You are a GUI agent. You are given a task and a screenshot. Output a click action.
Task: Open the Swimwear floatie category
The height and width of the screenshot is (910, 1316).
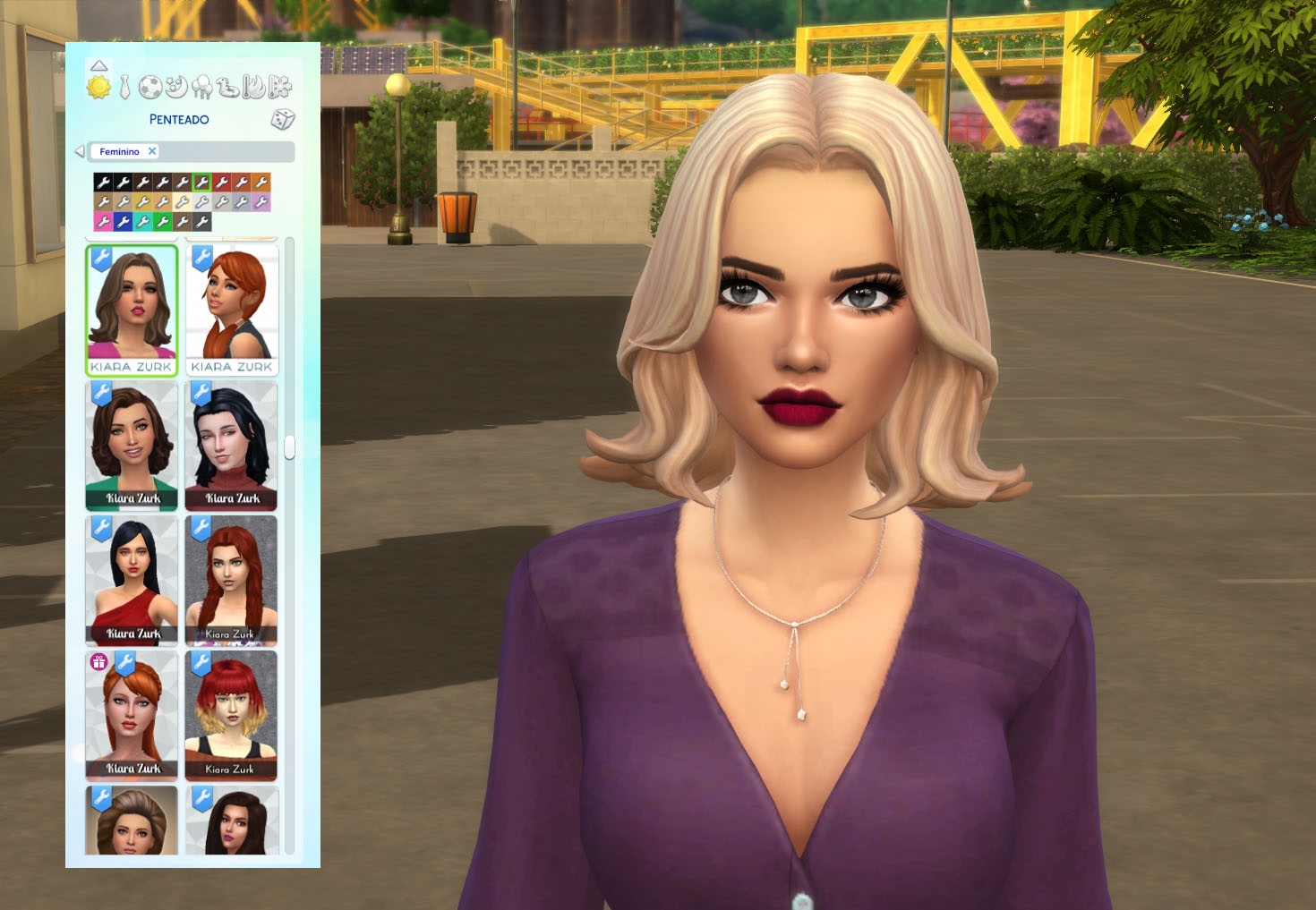(x=228, y=87)
